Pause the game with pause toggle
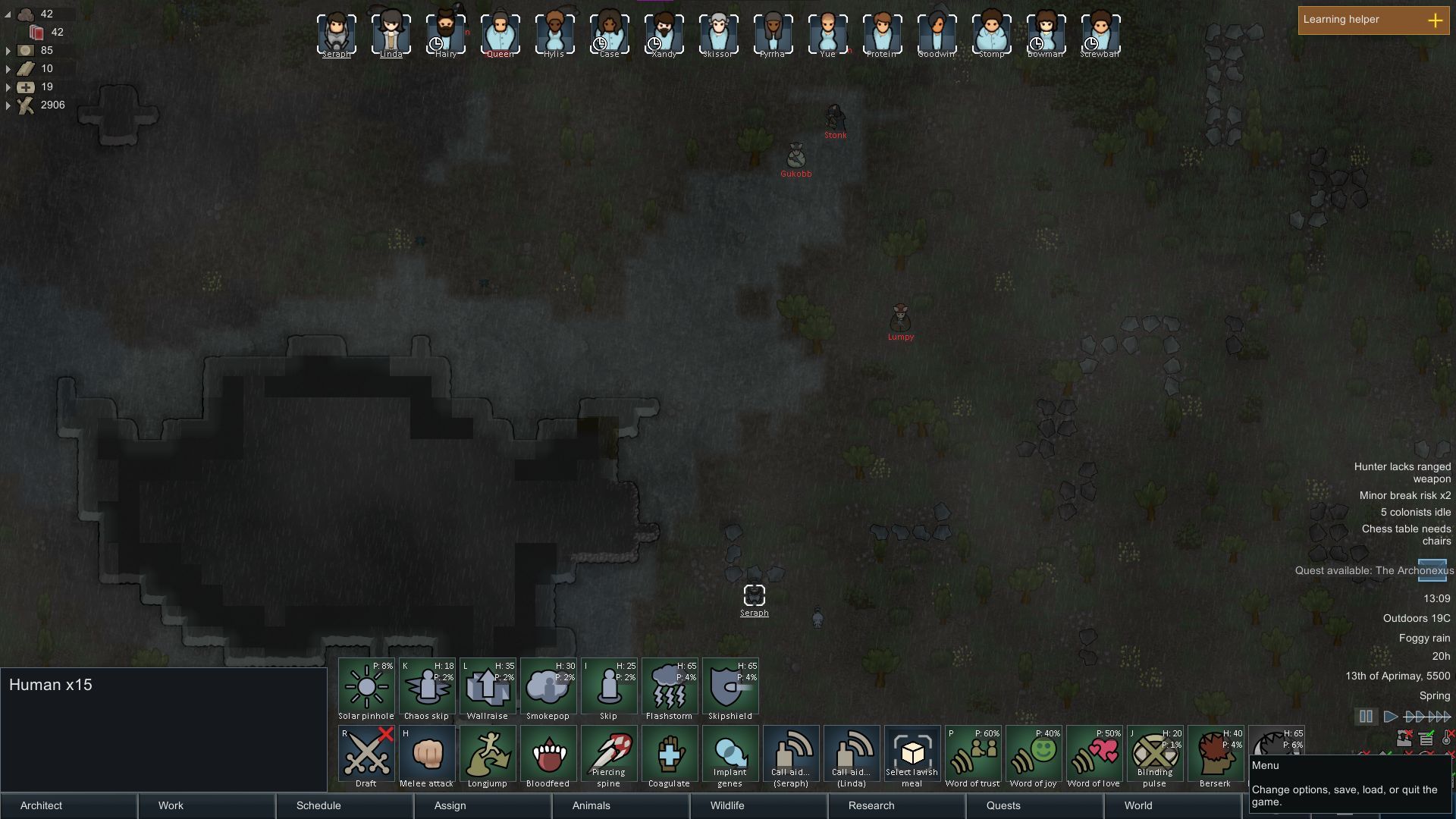This screenshot has width=1456, height=819. tap(1367, 716)
